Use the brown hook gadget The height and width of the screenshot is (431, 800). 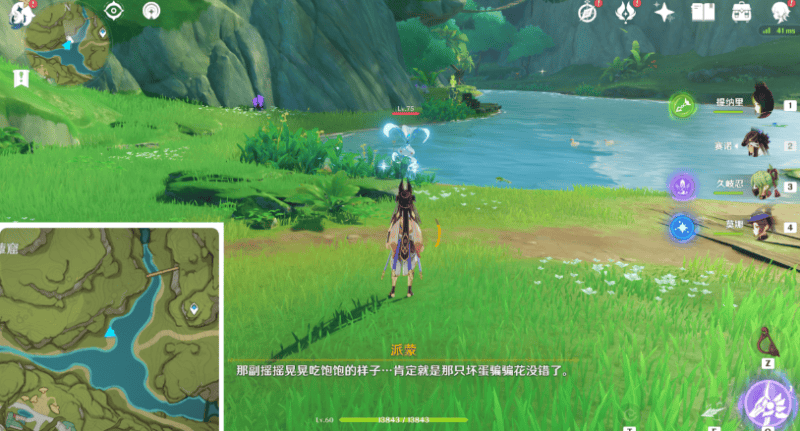point(769,338)
